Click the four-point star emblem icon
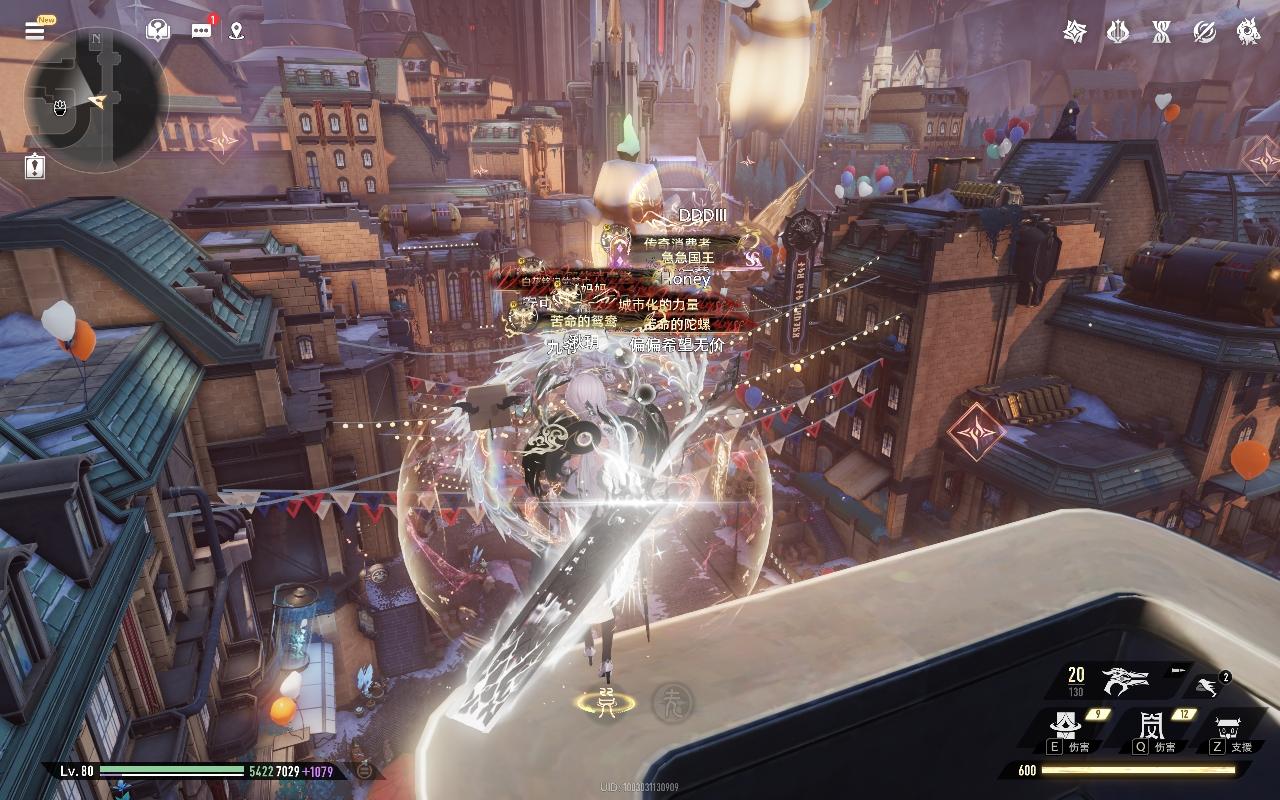 click(1075, 32)
